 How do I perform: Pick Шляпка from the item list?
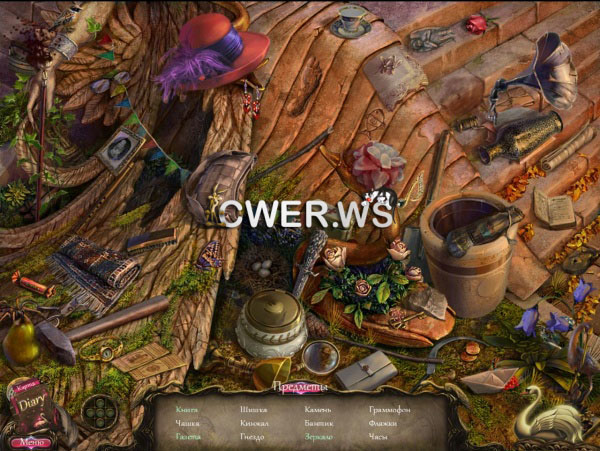tap(253, 409)
